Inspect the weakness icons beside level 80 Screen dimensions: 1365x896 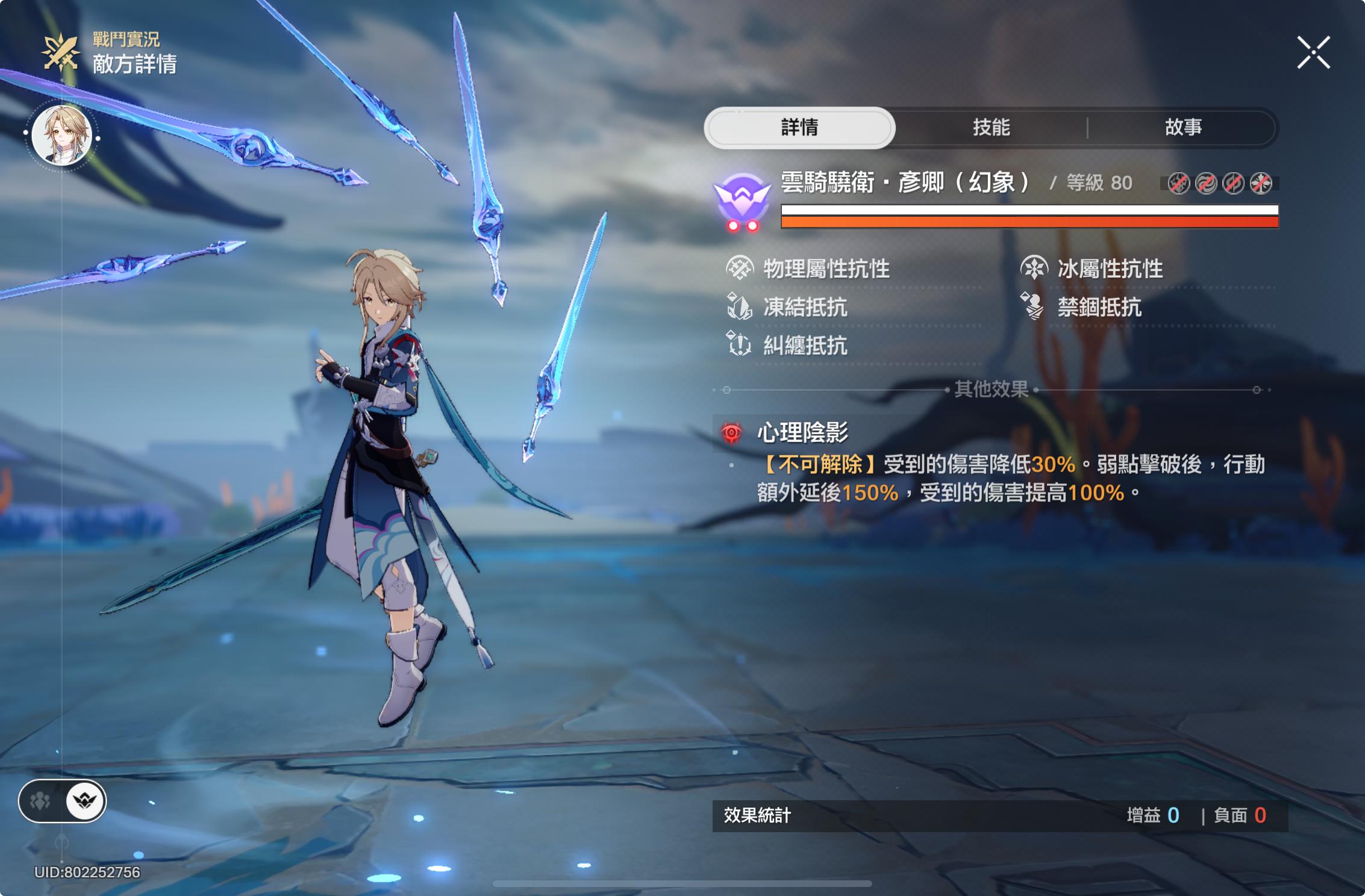click(1219, 183)
